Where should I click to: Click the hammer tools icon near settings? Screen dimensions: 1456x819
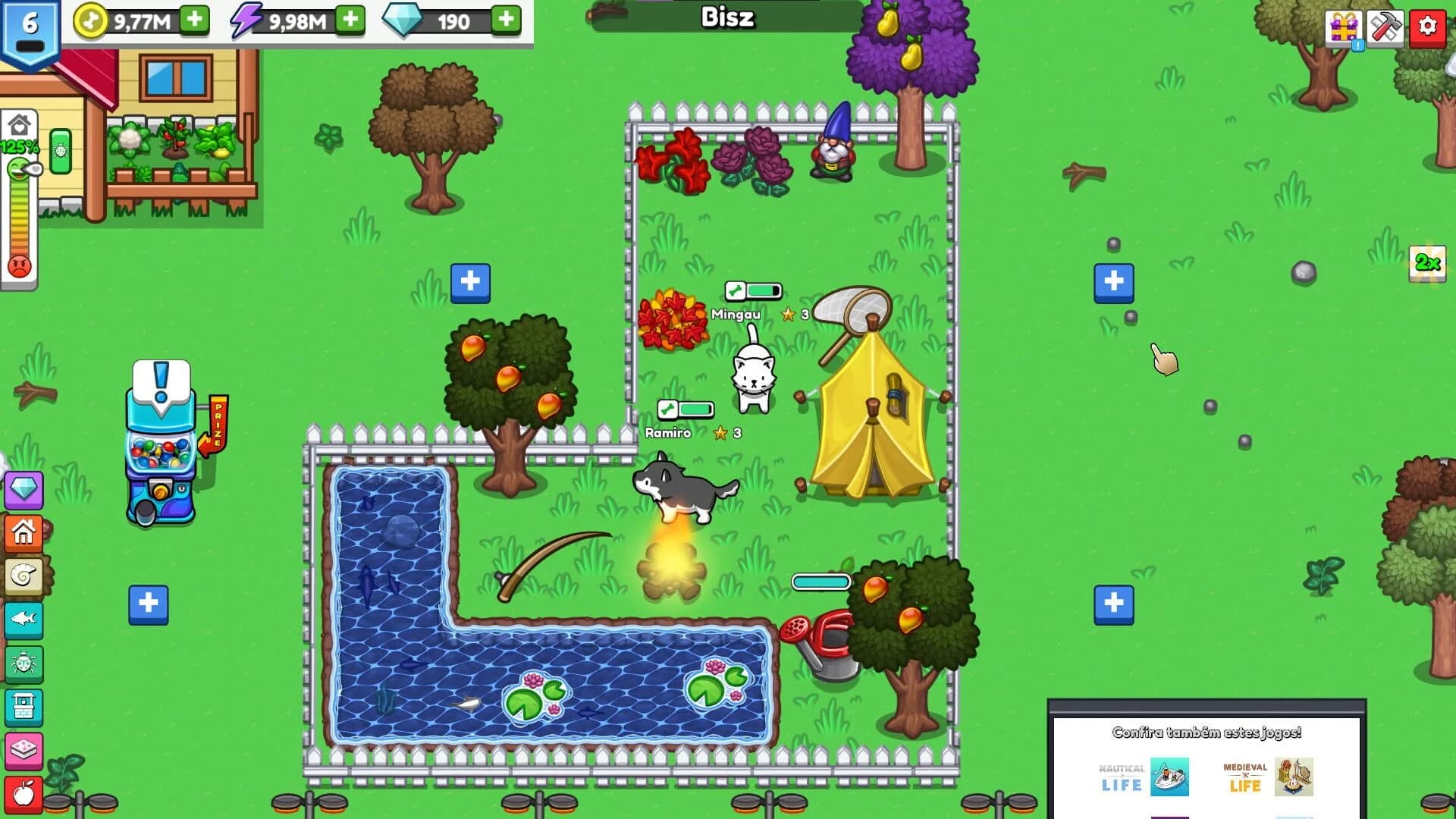click(x=1385, y=27)
